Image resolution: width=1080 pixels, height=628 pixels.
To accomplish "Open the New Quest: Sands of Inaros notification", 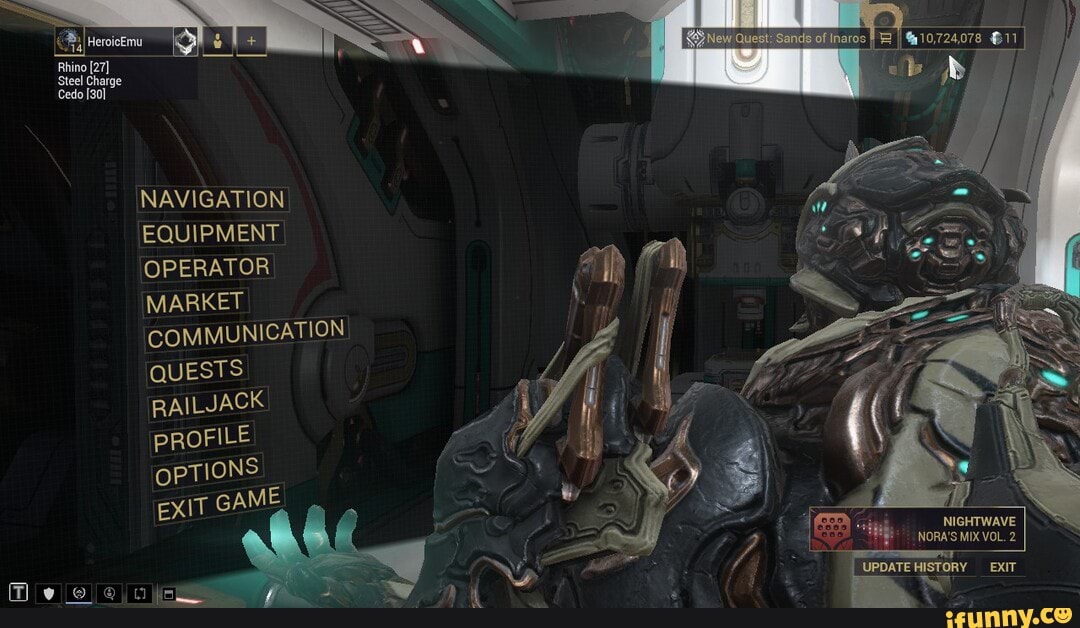I will [x=776, y=39].
